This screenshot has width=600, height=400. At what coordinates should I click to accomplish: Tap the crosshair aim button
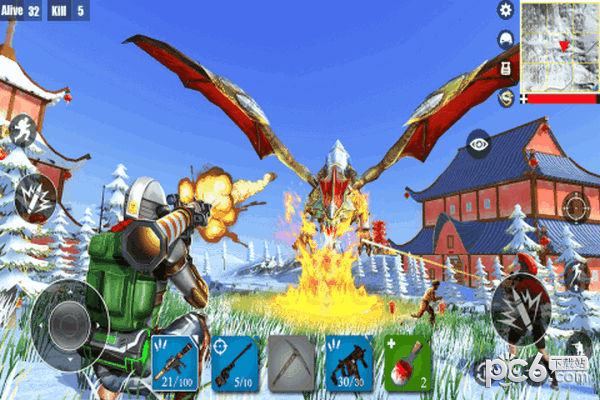(575, 207)
